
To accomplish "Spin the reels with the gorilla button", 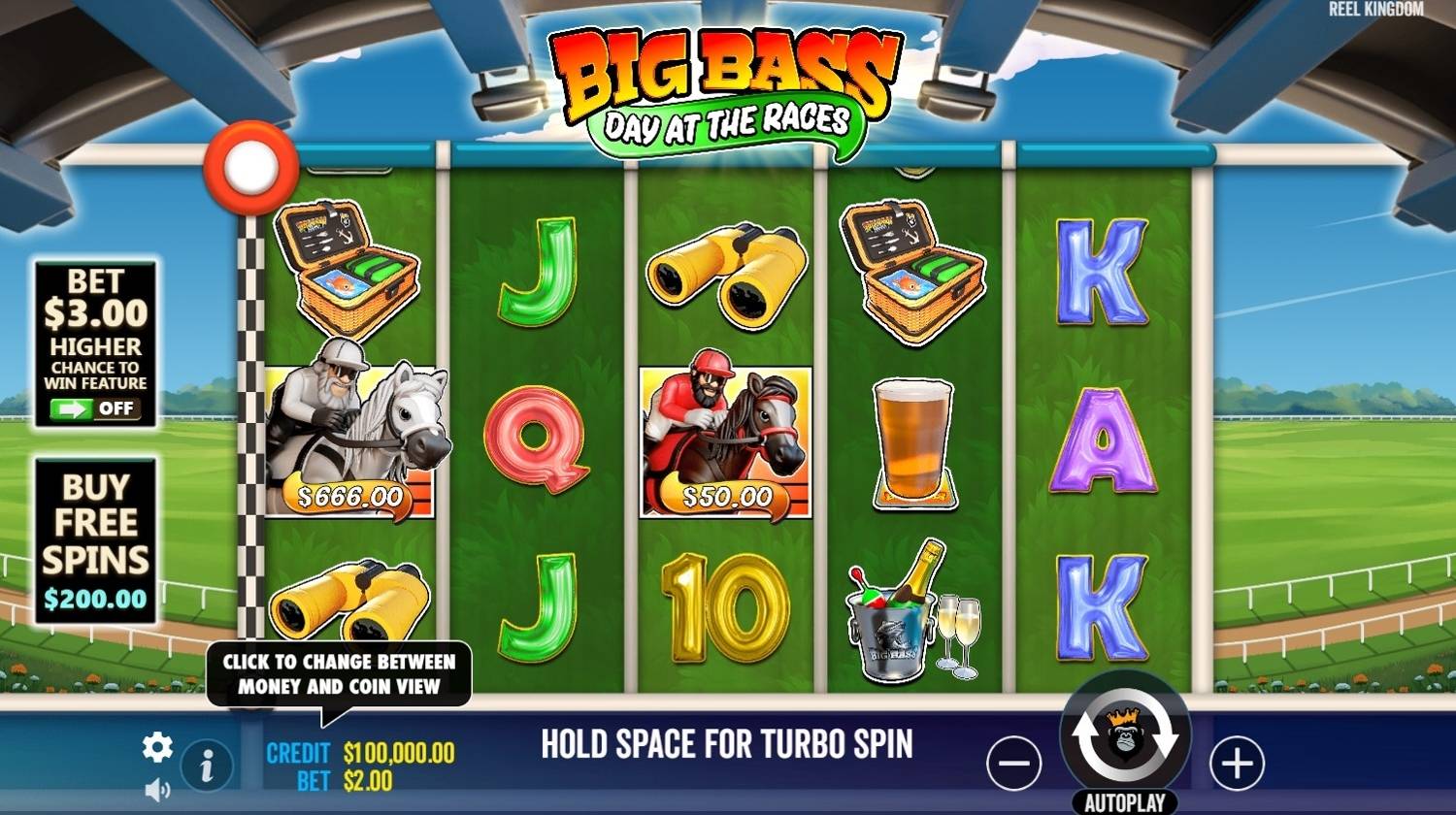I will [1125, 739].
